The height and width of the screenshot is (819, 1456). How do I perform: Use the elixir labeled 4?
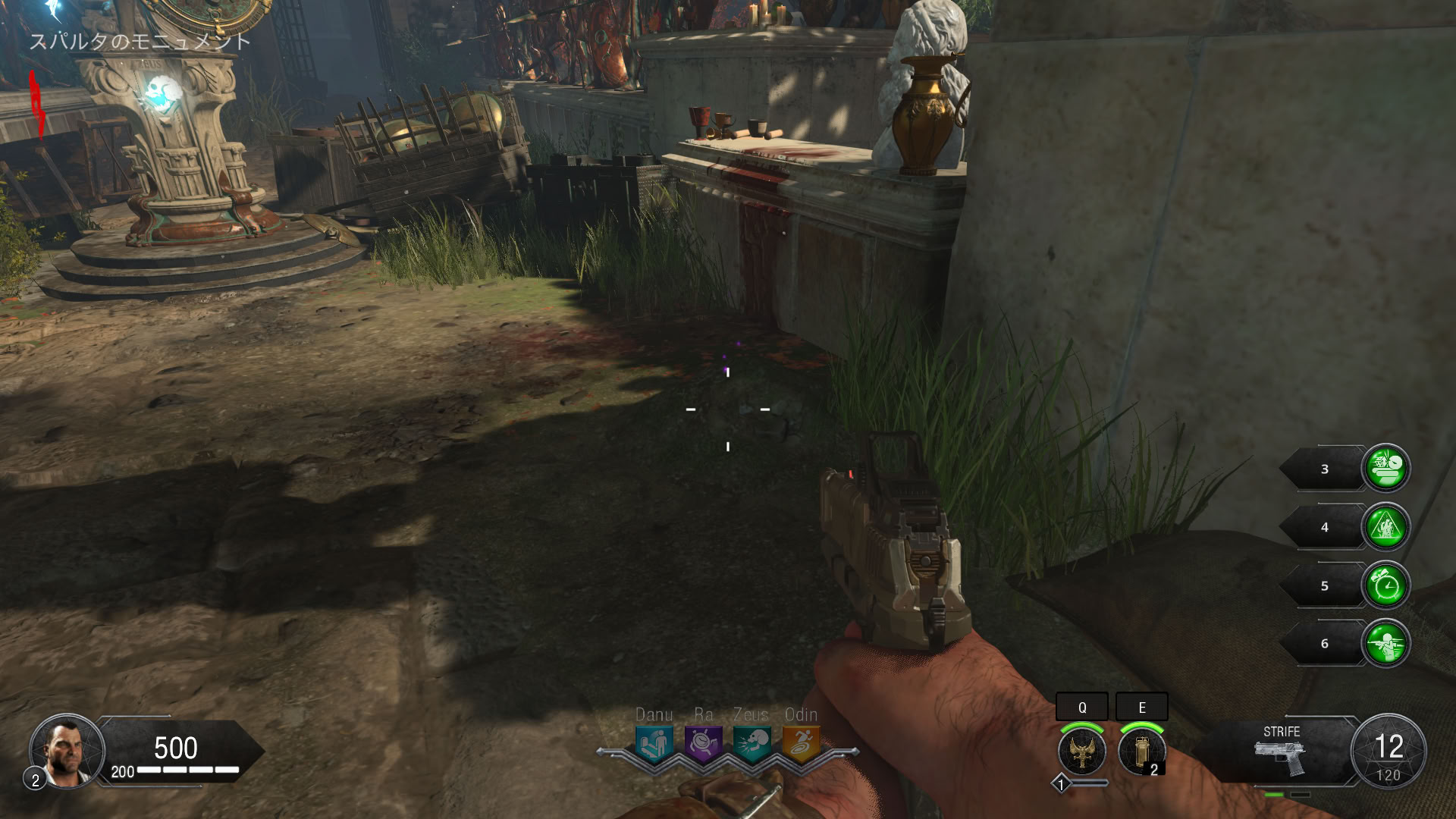[x=1386, y=527]
